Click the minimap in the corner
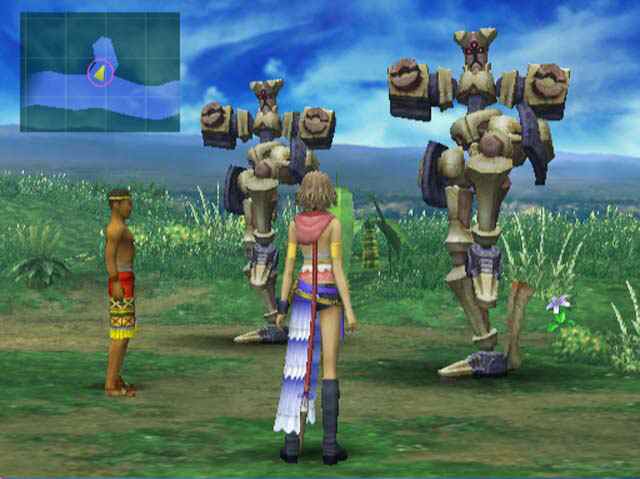The width and height of the screenshot is (640, 479). pos(100,71)
